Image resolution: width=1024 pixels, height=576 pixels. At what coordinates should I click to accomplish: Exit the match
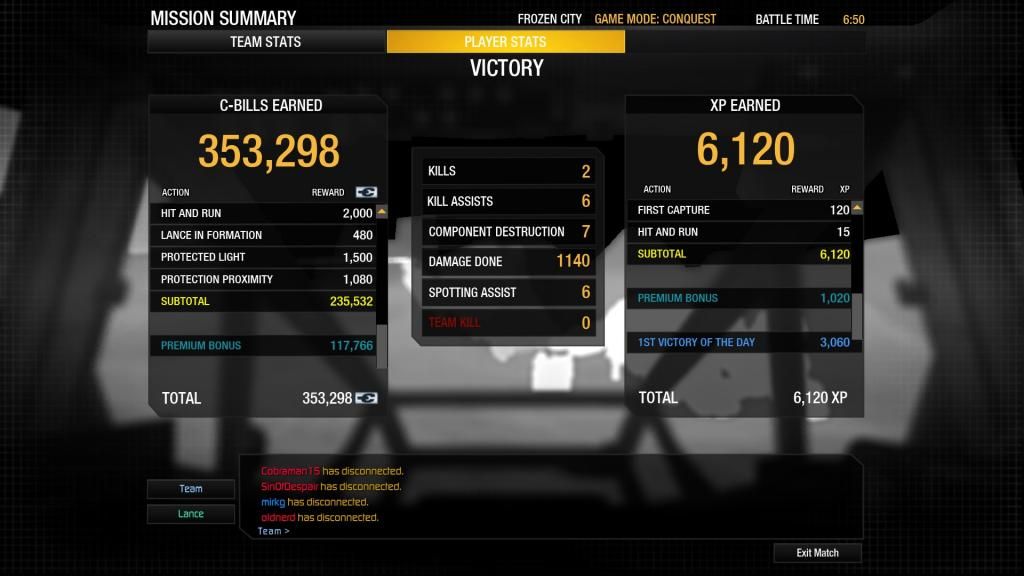(817, 553)
